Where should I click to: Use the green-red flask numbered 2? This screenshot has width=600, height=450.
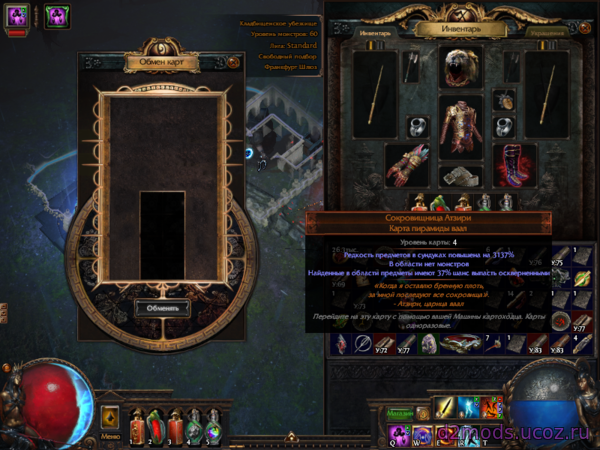click(x=155, y=428)
